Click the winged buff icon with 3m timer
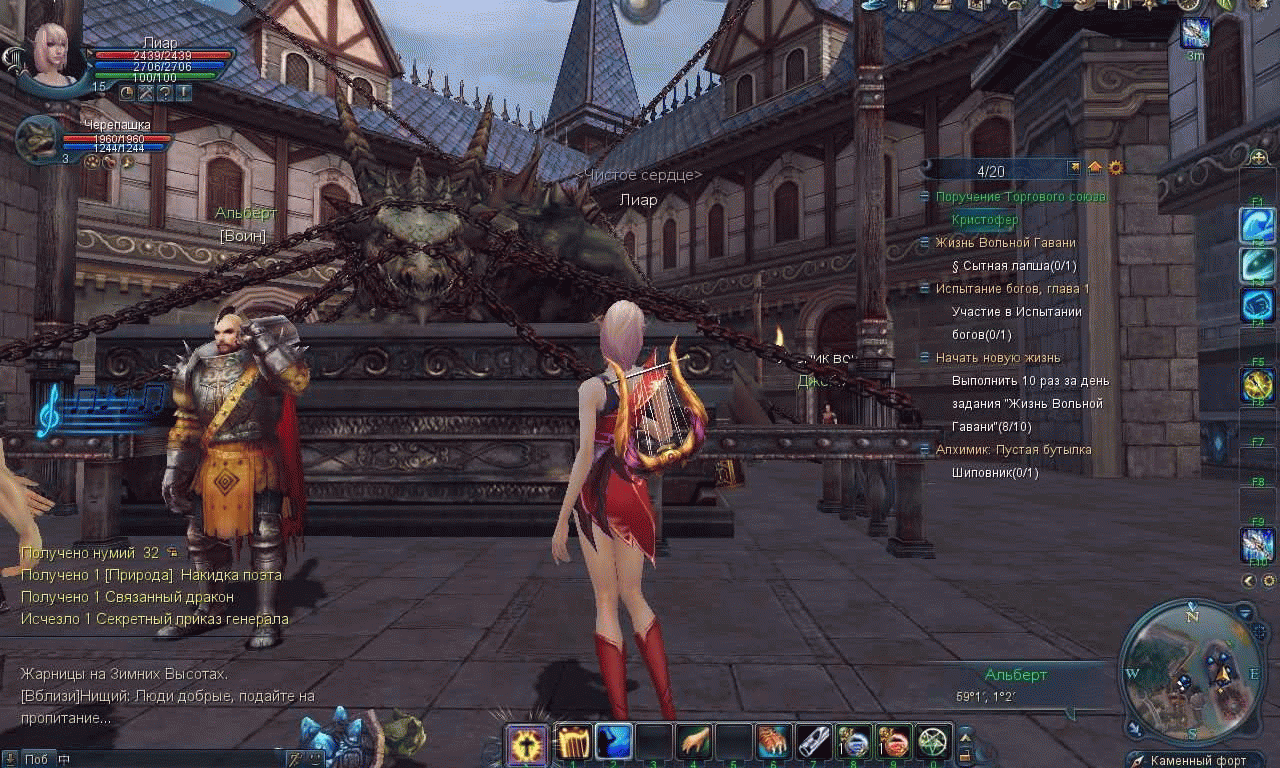 1195,33
